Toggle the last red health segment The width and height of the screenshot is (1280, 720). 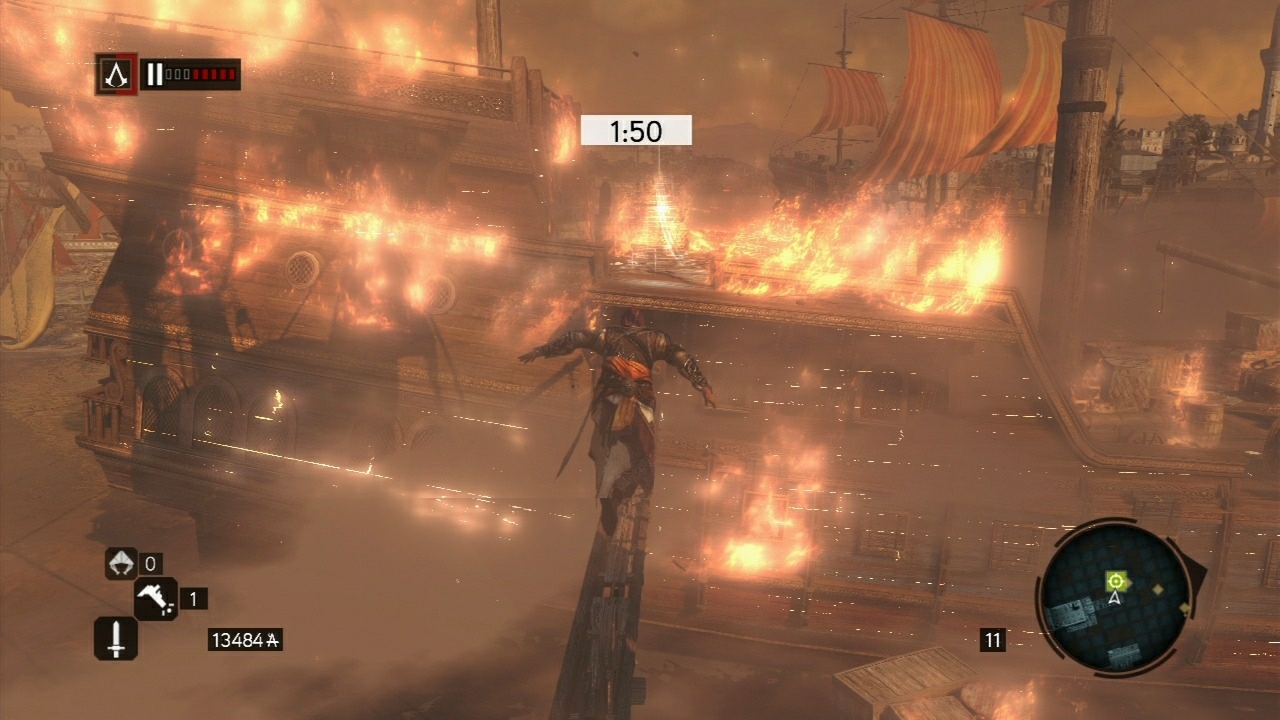[233, 73]
